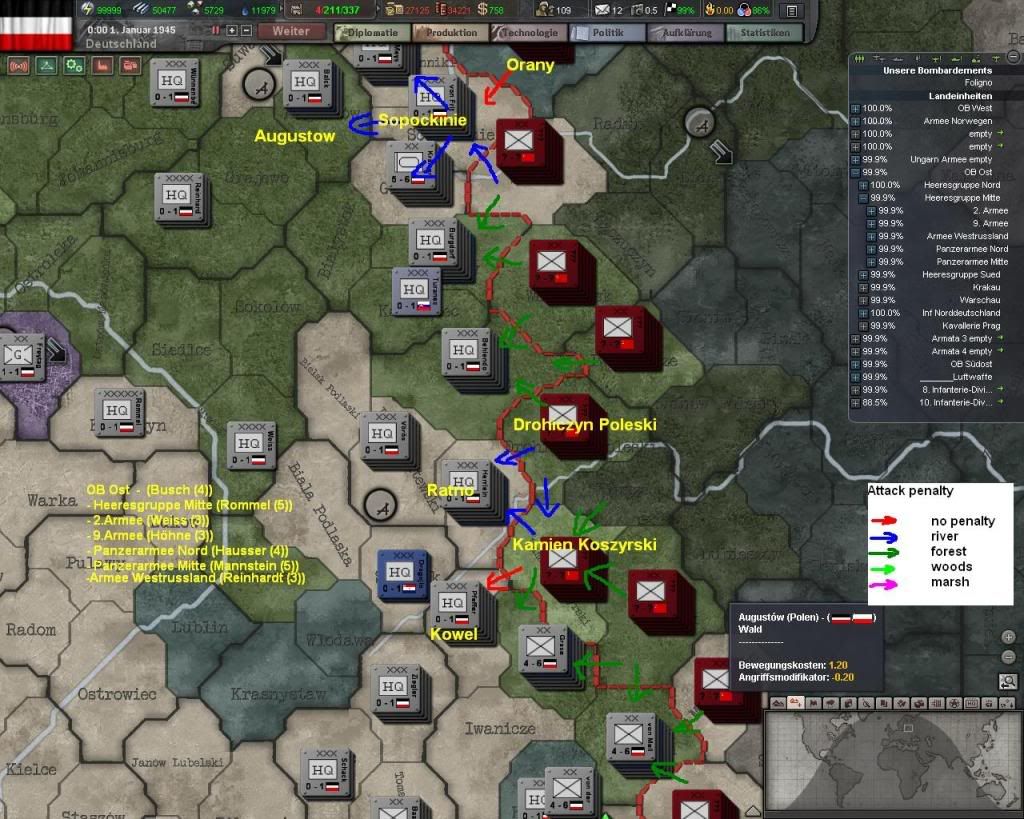Open the province search magnifier button

click(x=1008, y=682)
